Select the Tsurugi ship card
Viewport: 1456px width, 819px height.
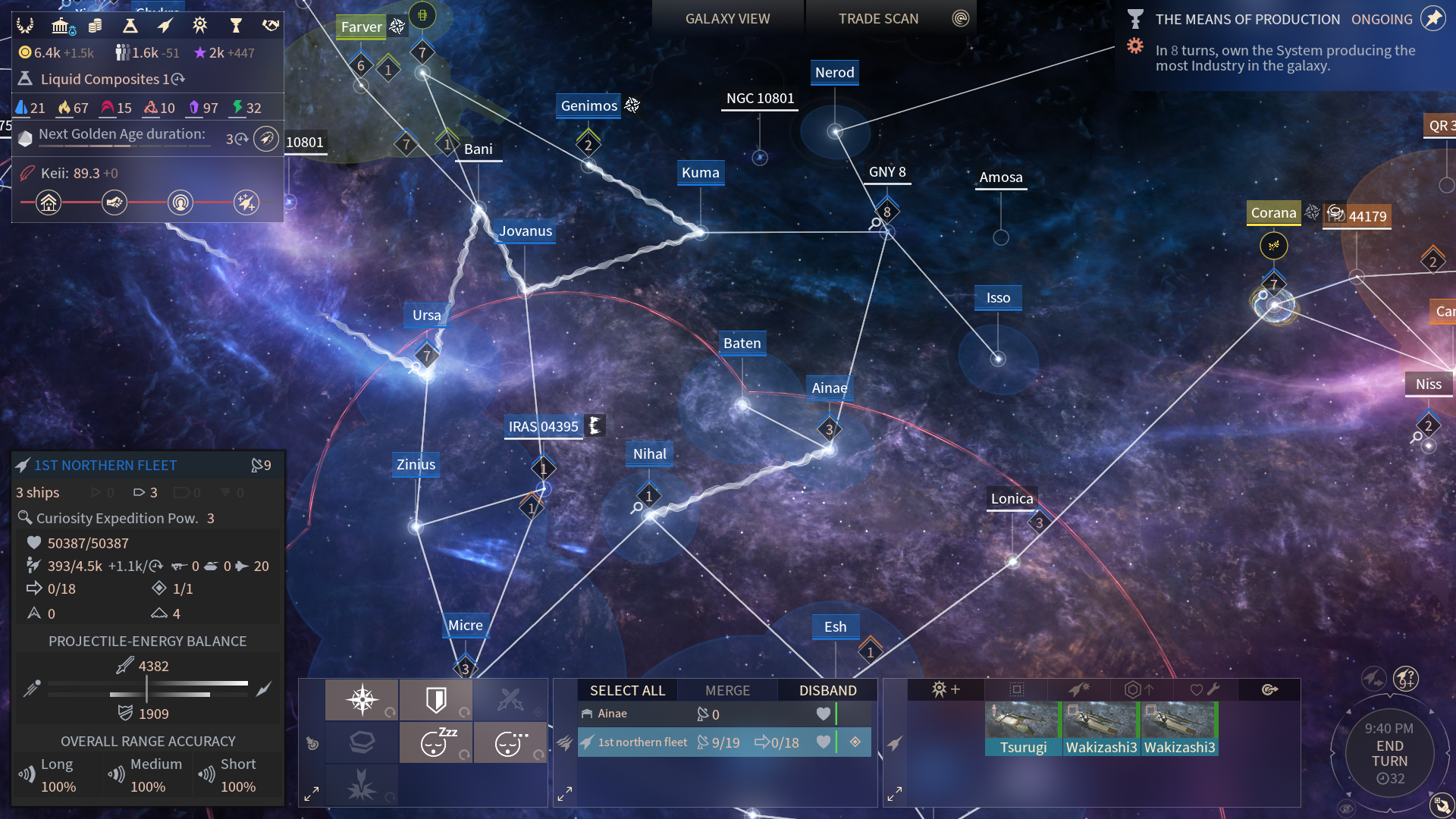click(x=1023, y=729)
